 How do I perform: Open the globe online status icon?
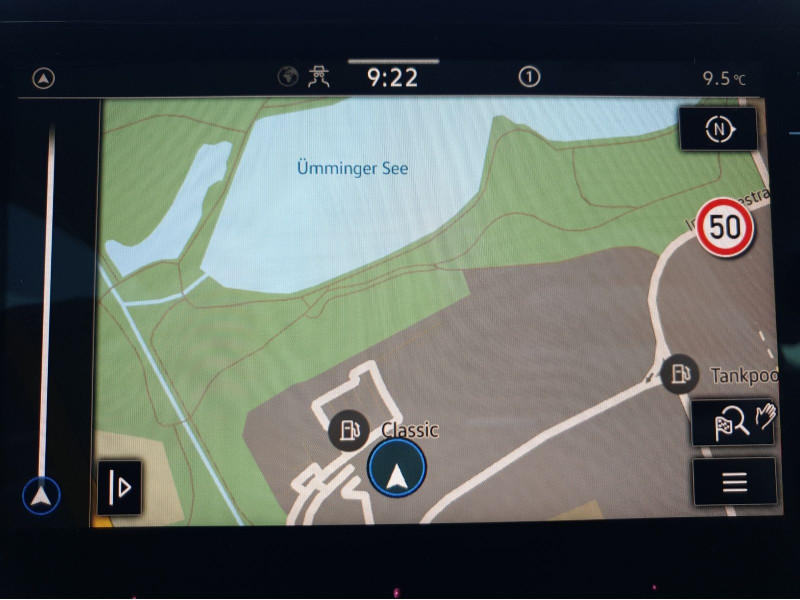(x=288, y=78)
